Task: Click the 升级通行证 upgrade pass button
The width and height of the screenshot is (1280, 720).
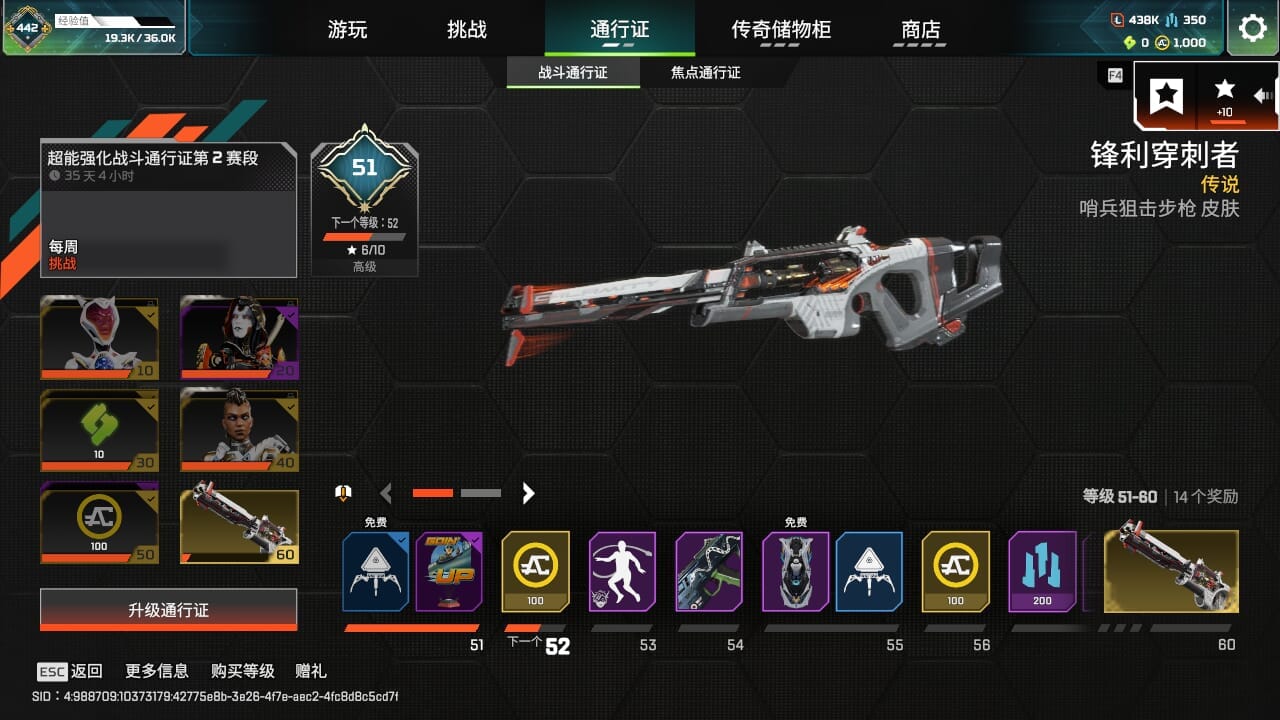Action: [x=168, y=610]
